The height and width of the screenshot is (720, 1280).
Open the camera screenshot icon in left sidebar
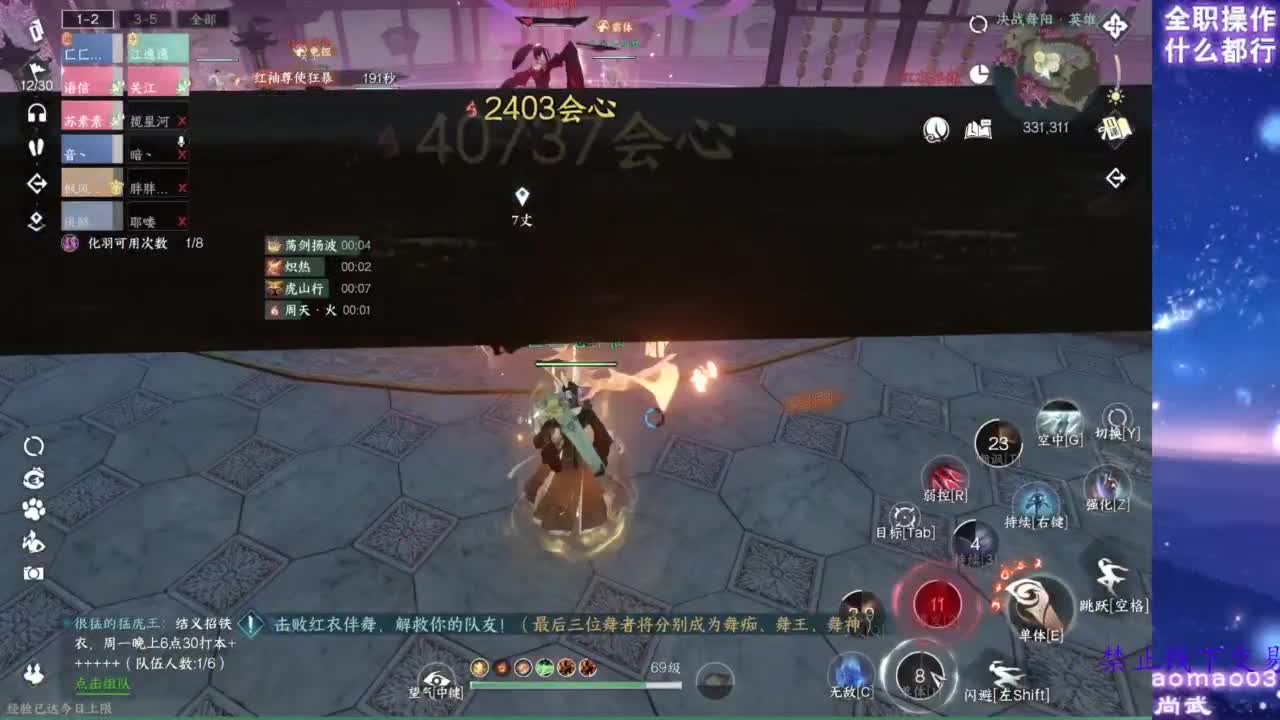(x=34, y=571)
